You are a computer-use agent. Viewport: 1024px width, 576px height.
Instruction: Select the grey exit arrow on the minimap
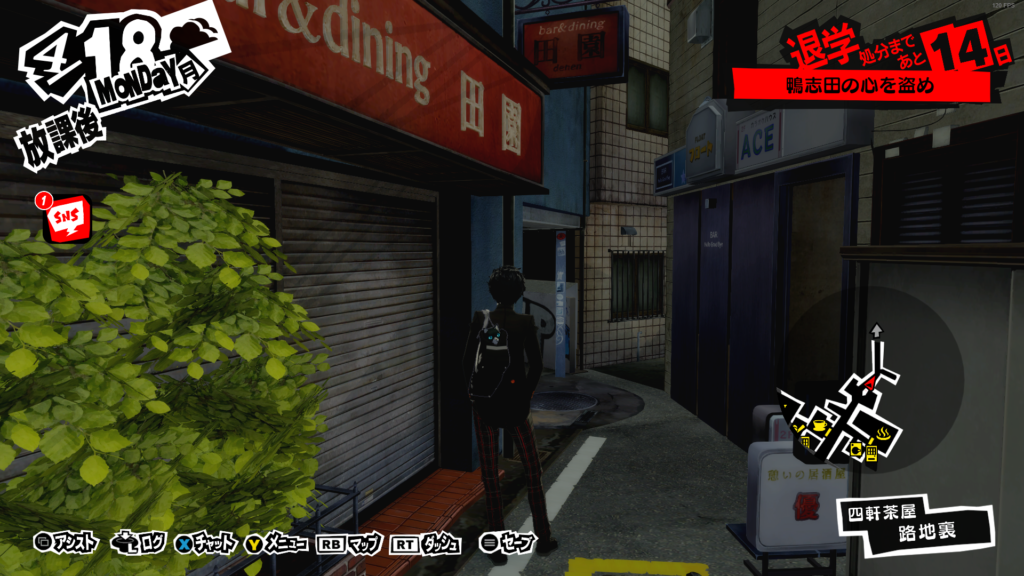pyautogui.click(x=877, y=329)
